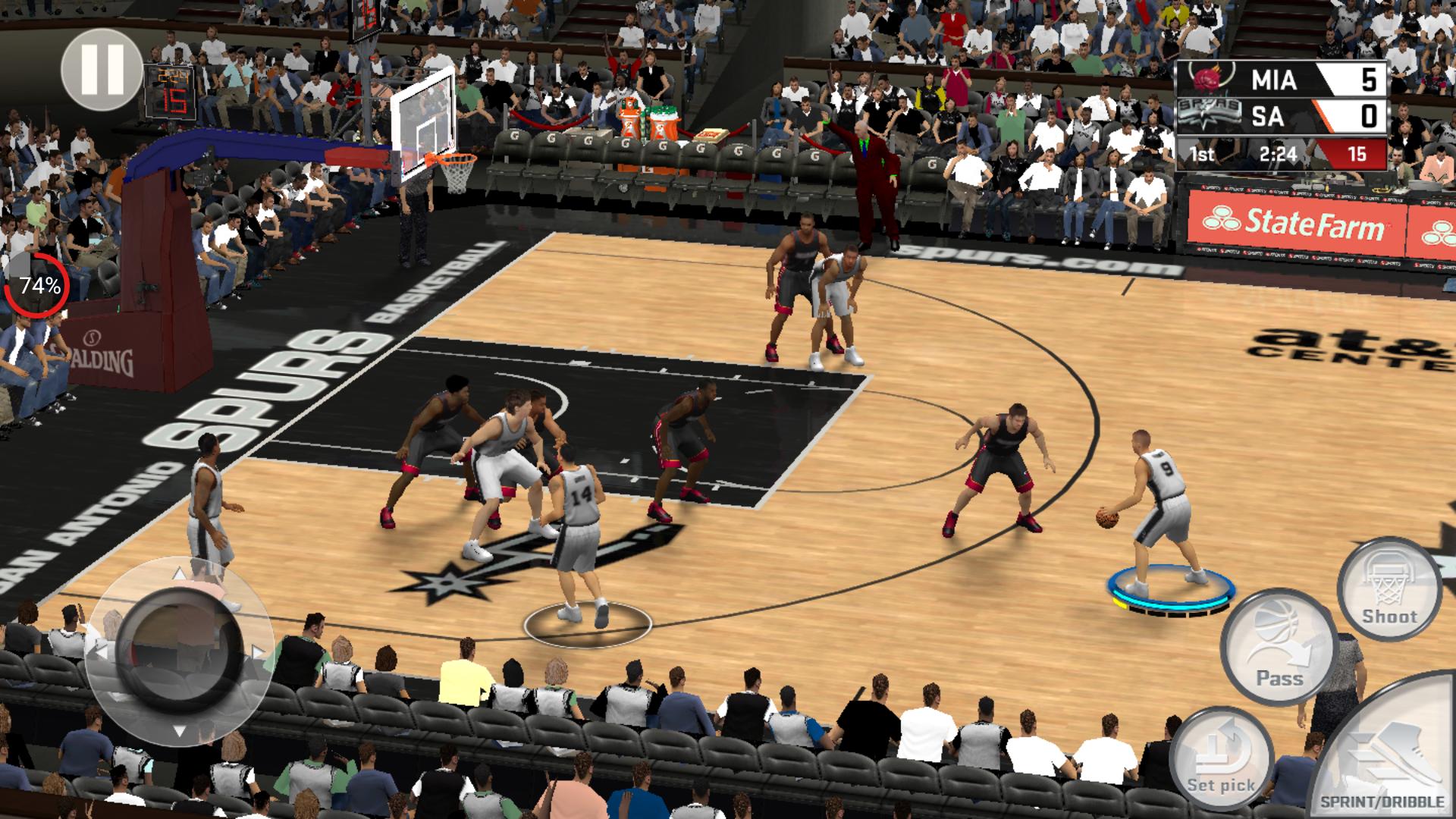1456x819 pixels.
Task: Pause the game with the pause button
Action: pos(102,69)
